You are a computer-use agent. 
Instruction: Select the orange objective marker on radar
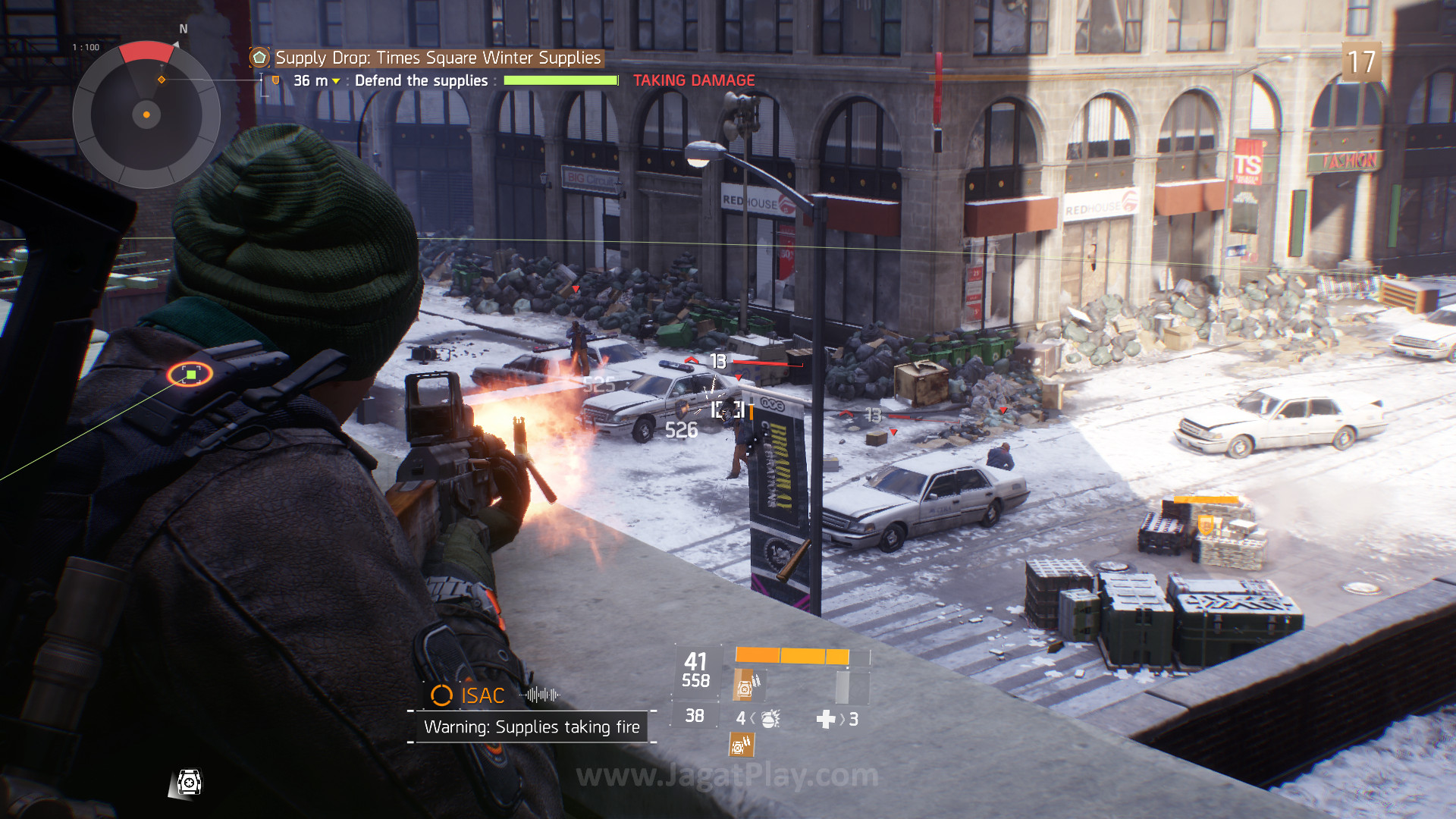[162, 80]
